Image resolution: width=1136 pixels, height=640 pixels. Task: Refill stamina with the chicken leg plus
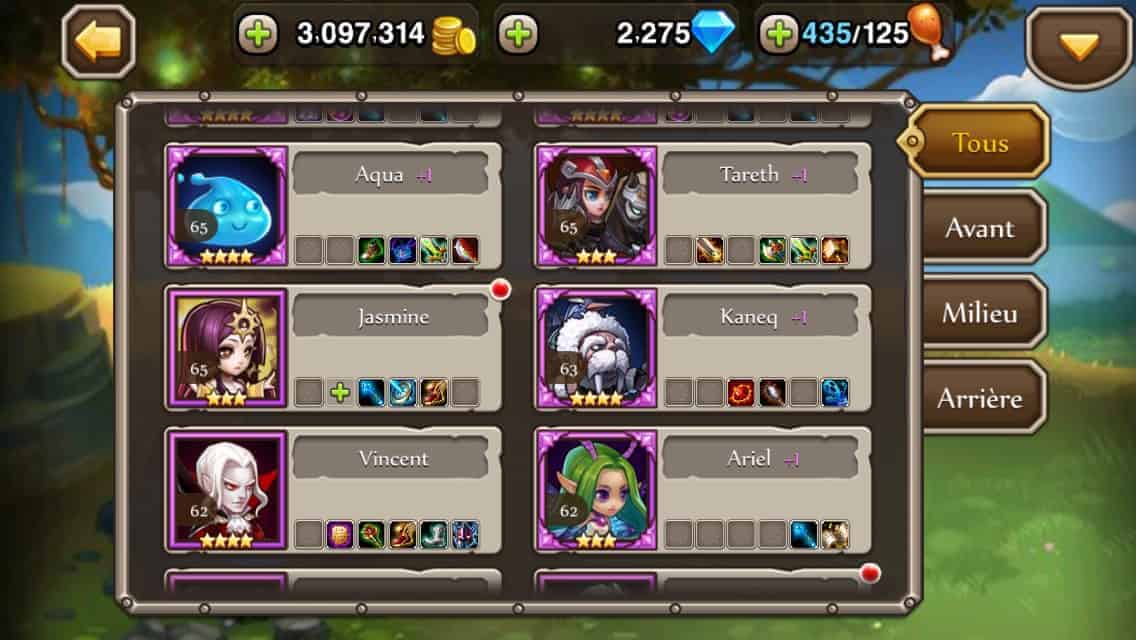tap(778, 35)
